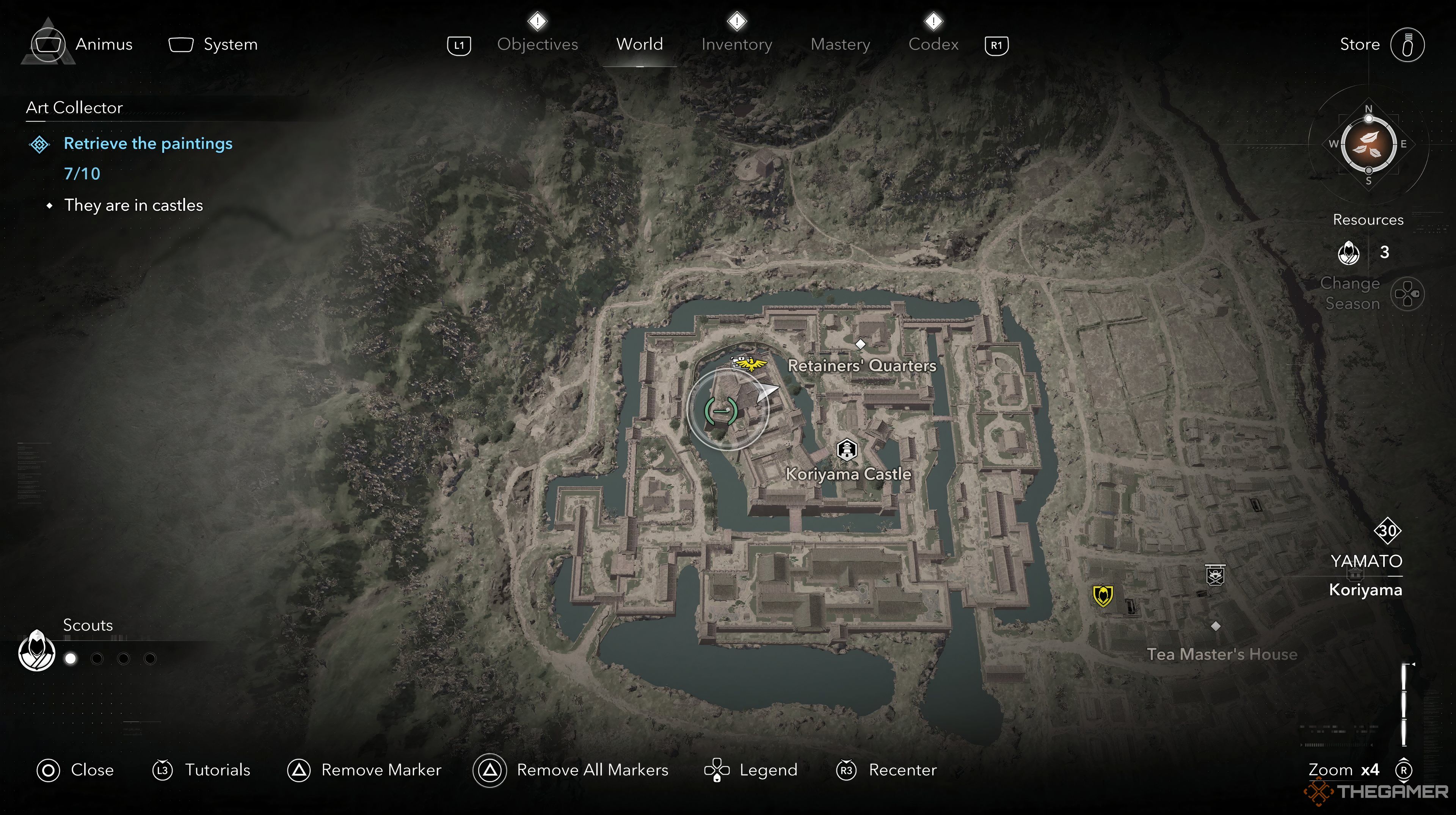1456x815 pixels.
Task: Select the yellow shield map icon
Action: (x=1103, y=595)
